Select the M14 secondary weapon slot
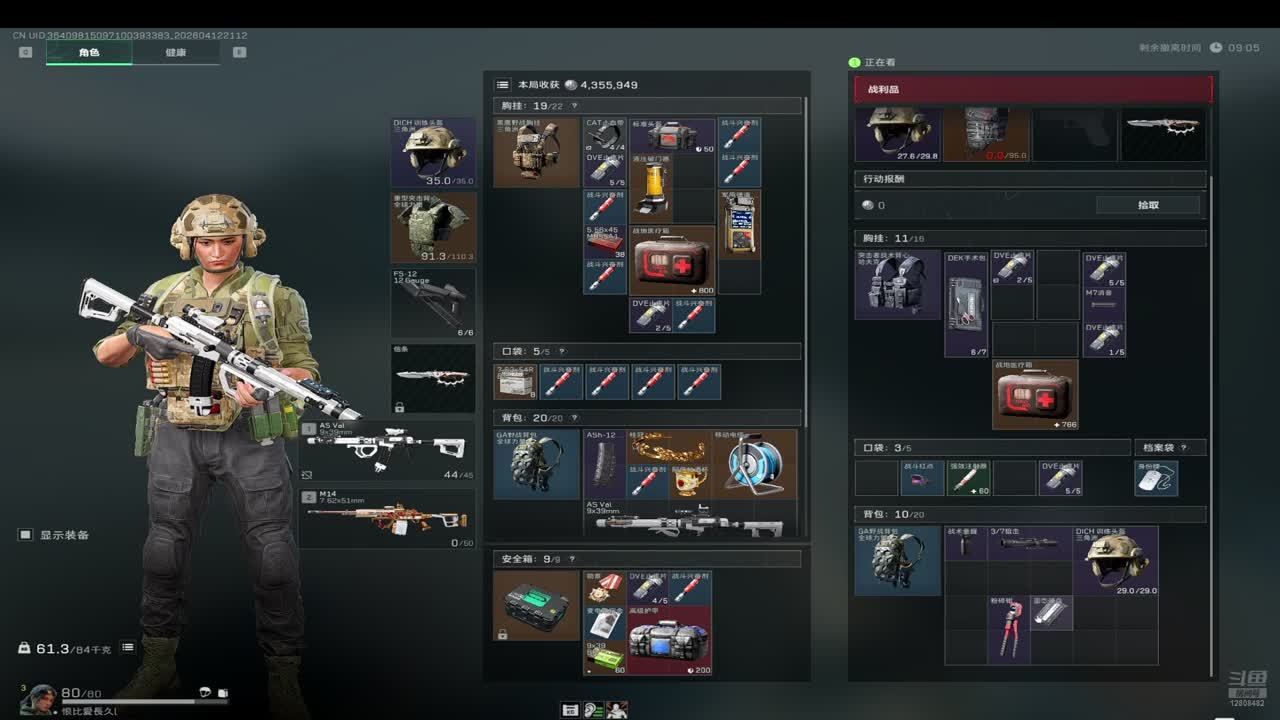Viewport: 1280px width, 720px height. [387, 518]
